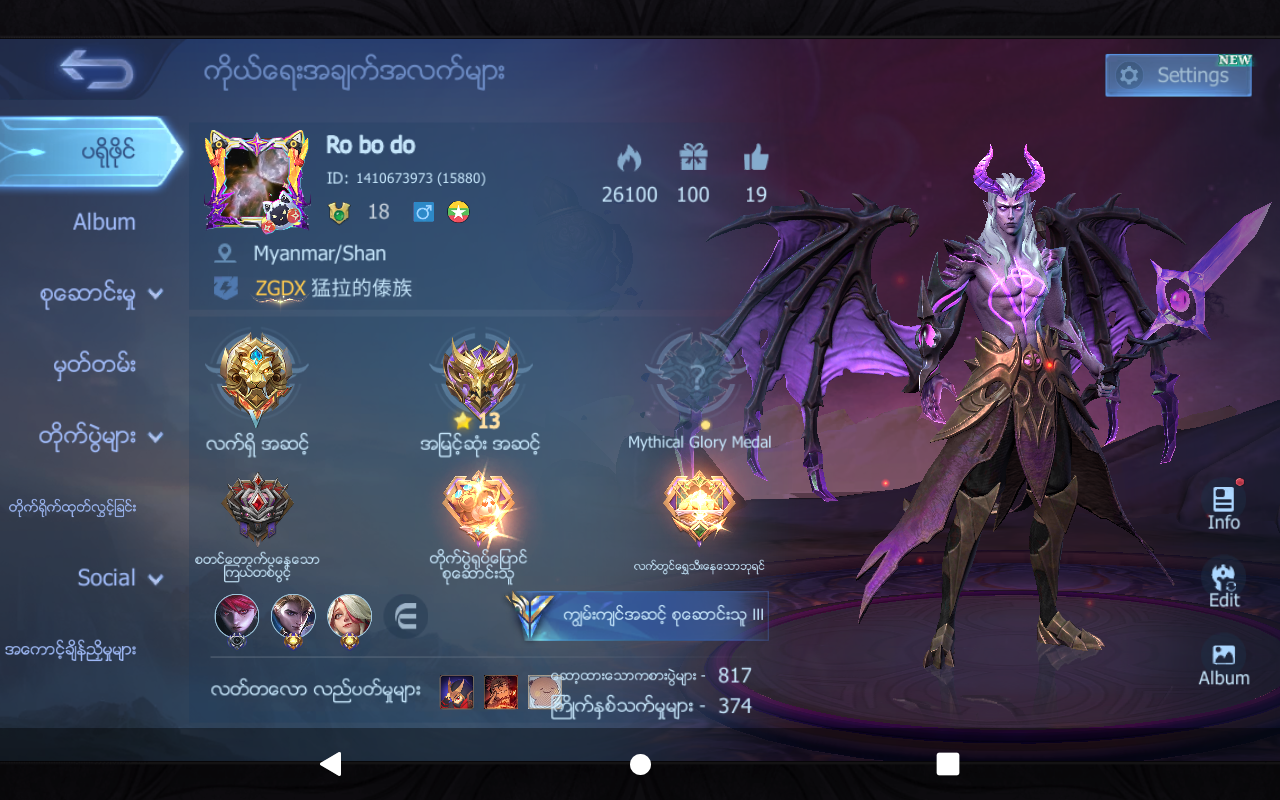Click the circular E icon beside hero portraits
The image size is (1280, 800).
pyautogui.click(x=405, y=617)
